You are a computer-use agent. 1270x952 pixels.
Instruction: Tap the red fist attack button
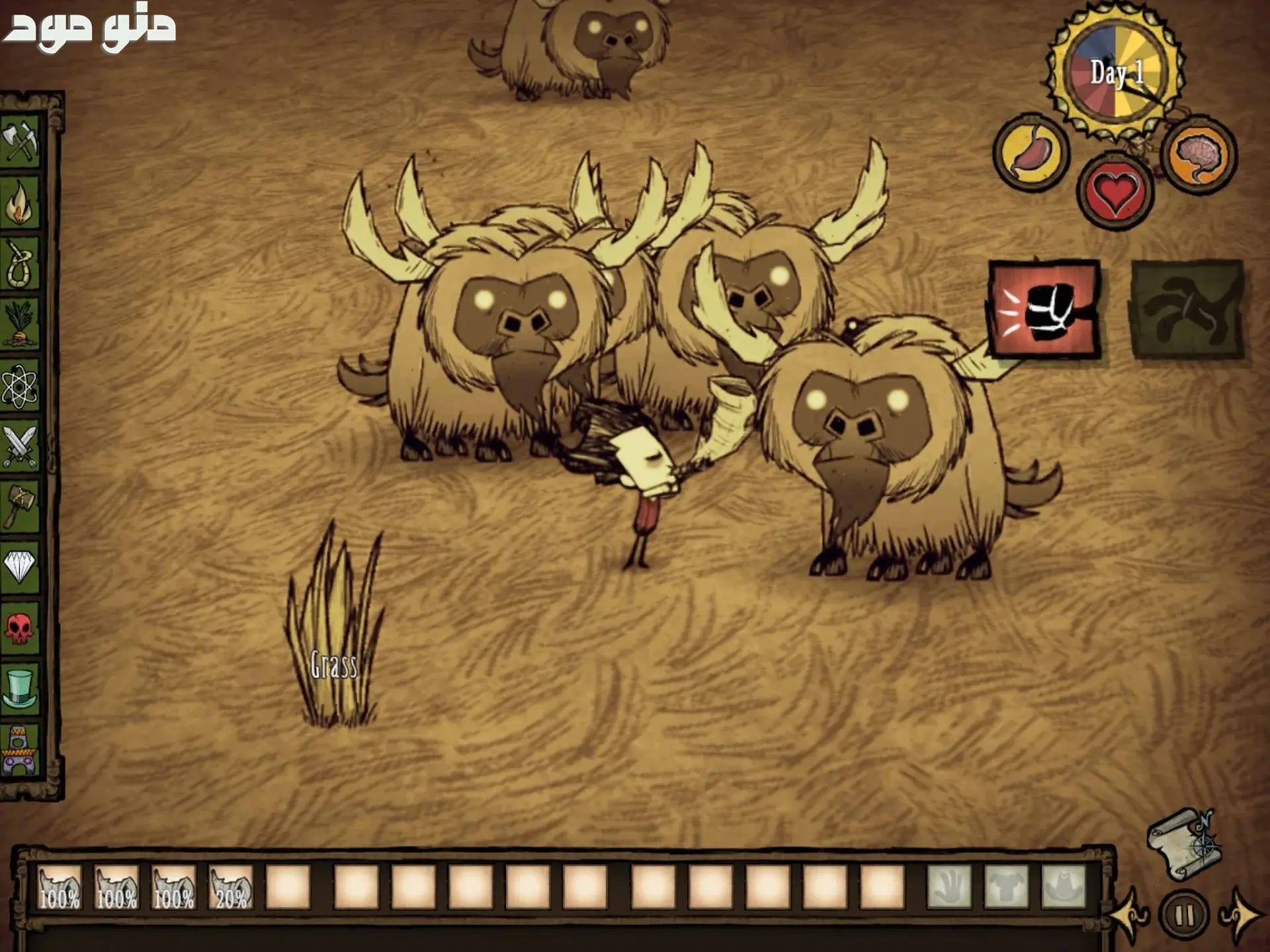1044,310
